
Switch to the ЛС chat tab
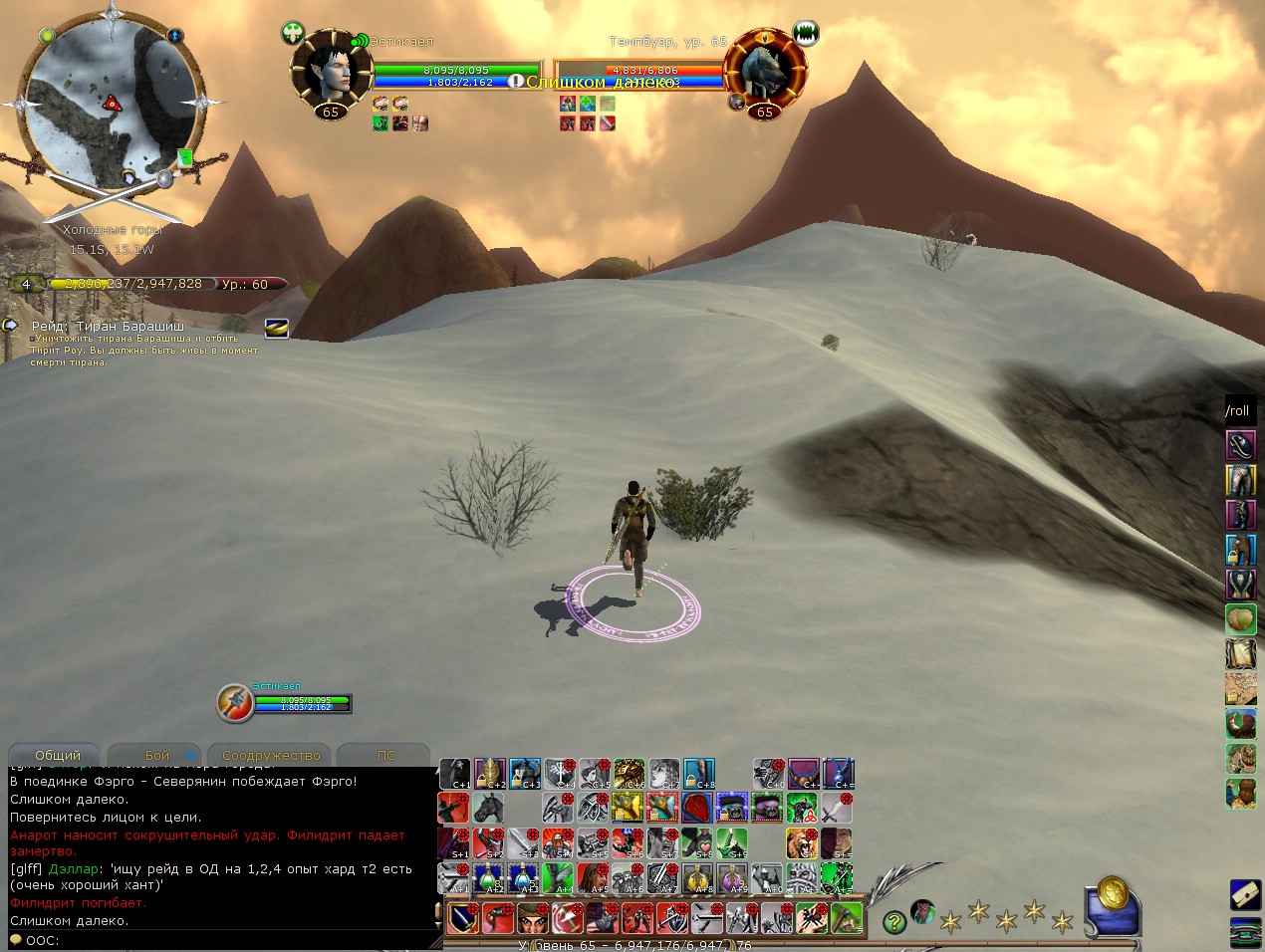tap(385, 756)
